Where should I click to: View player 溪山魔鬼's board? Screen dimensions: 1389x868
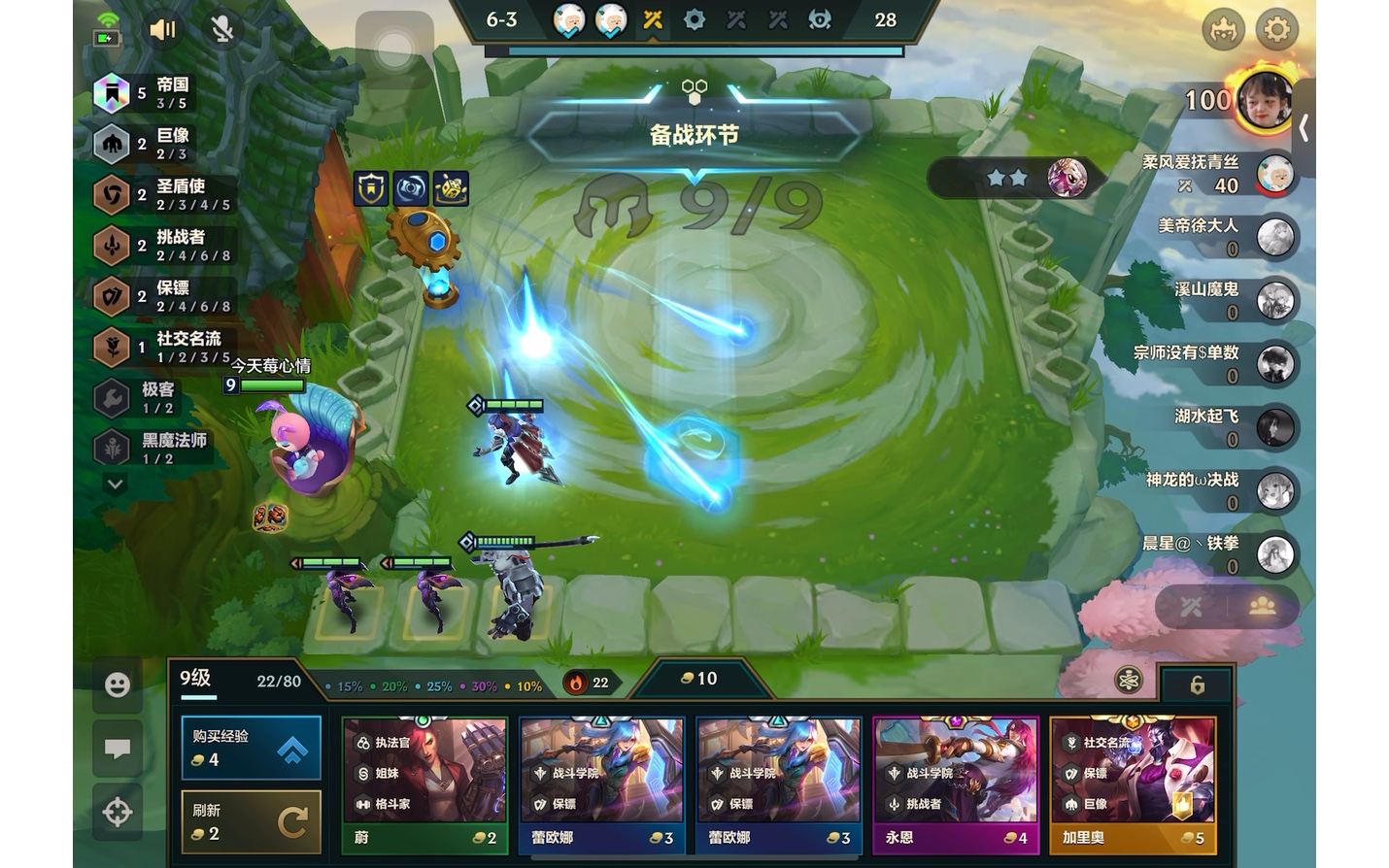pyautogui.click(x=1273, y=301)
